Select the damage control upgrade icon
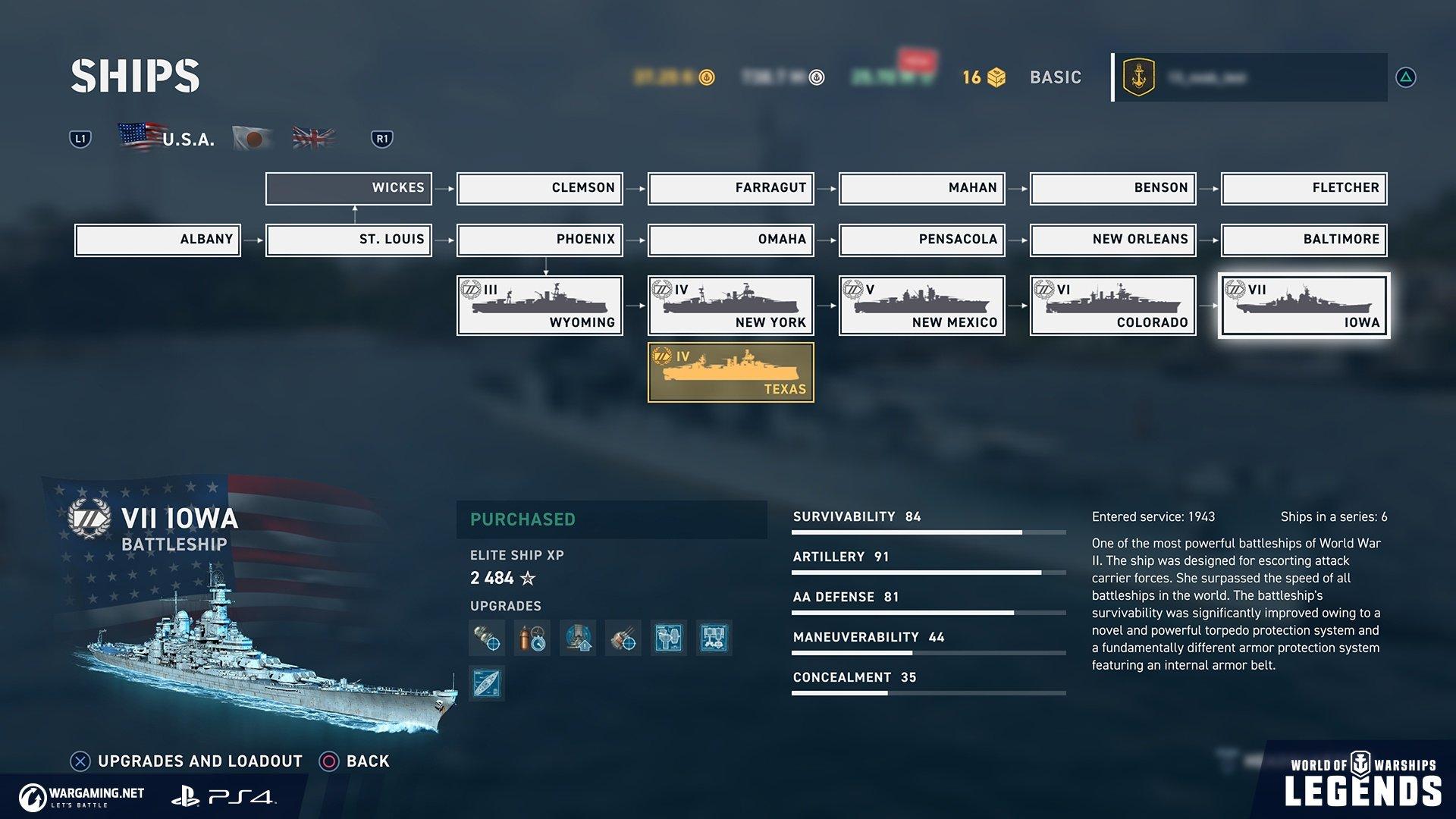1456x819 pixels. tap(532, 639)
